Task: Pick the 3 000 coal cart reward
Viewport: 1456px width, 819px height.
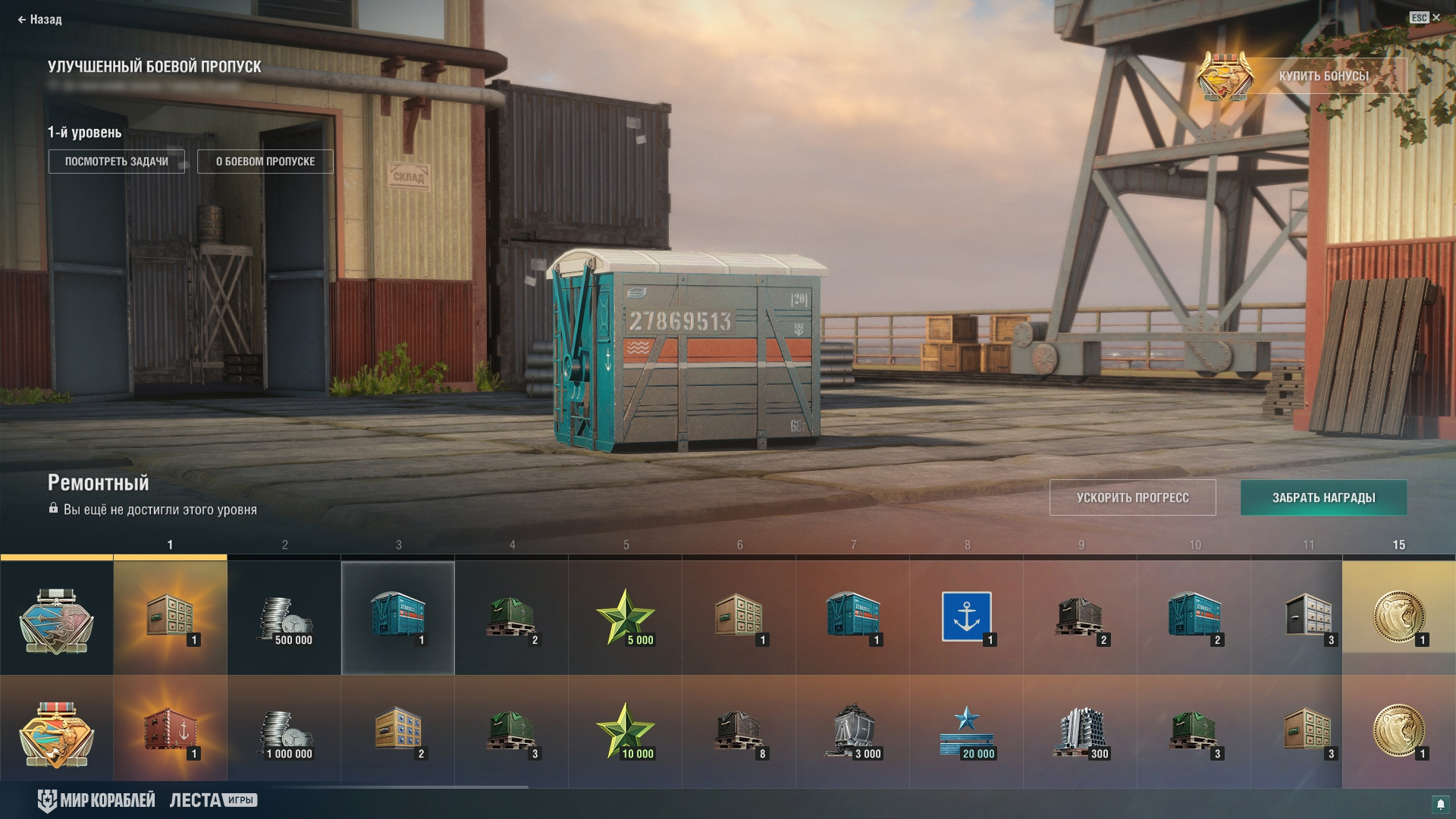Action: click(853, 733)
